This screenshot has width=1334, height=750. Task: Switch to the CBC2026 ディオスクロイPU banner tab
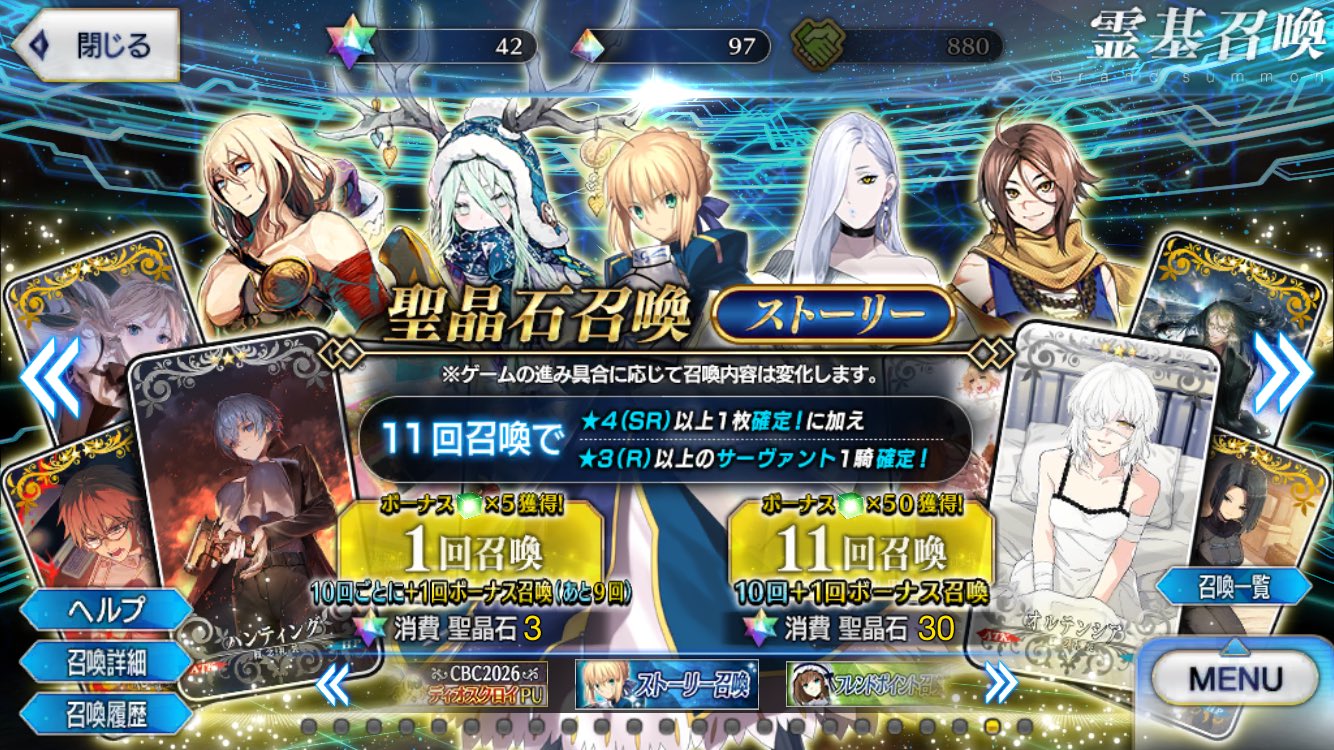pyautogui.click(x=484, y=685)
